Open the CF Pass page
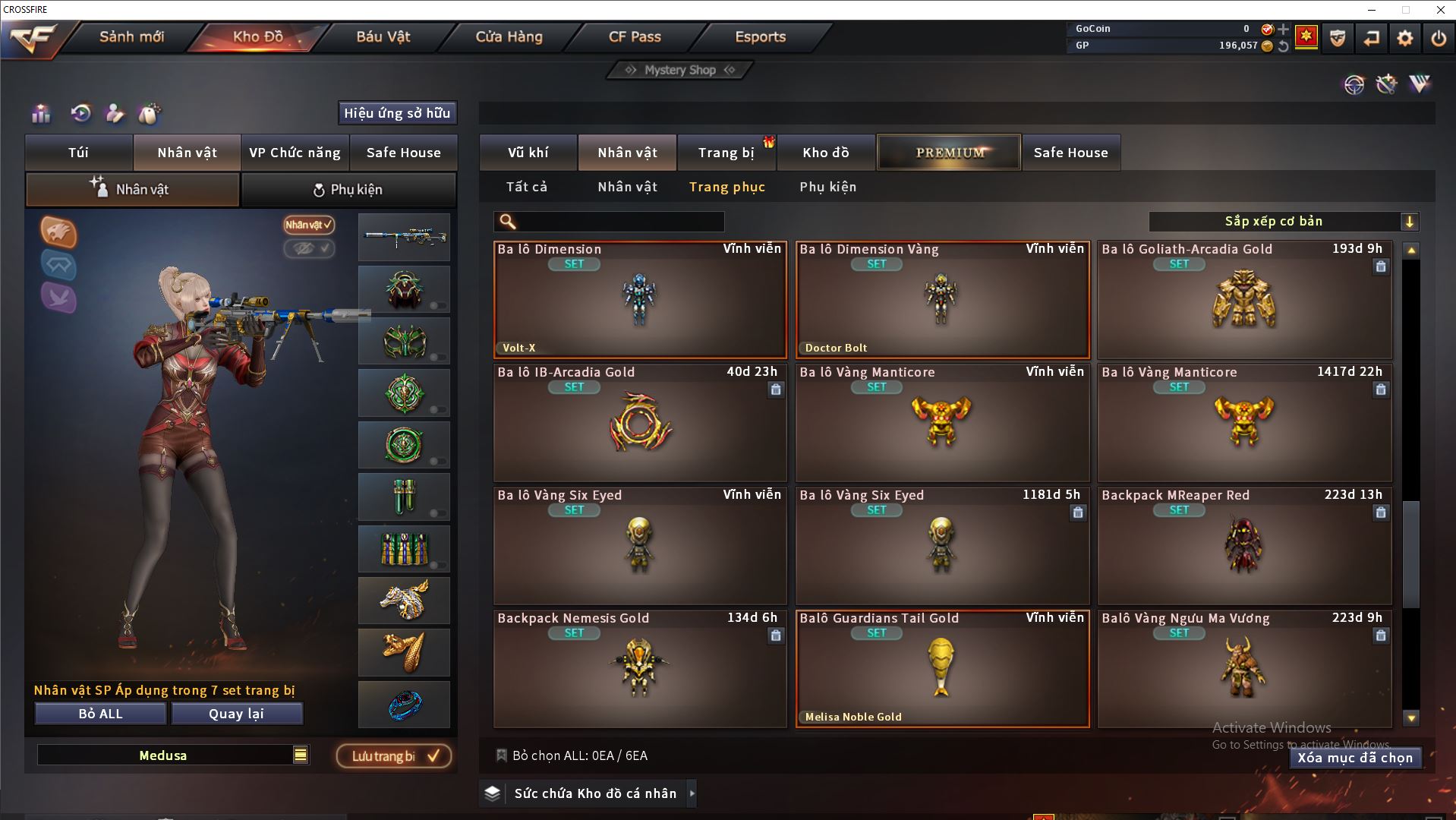 (635, 36)
